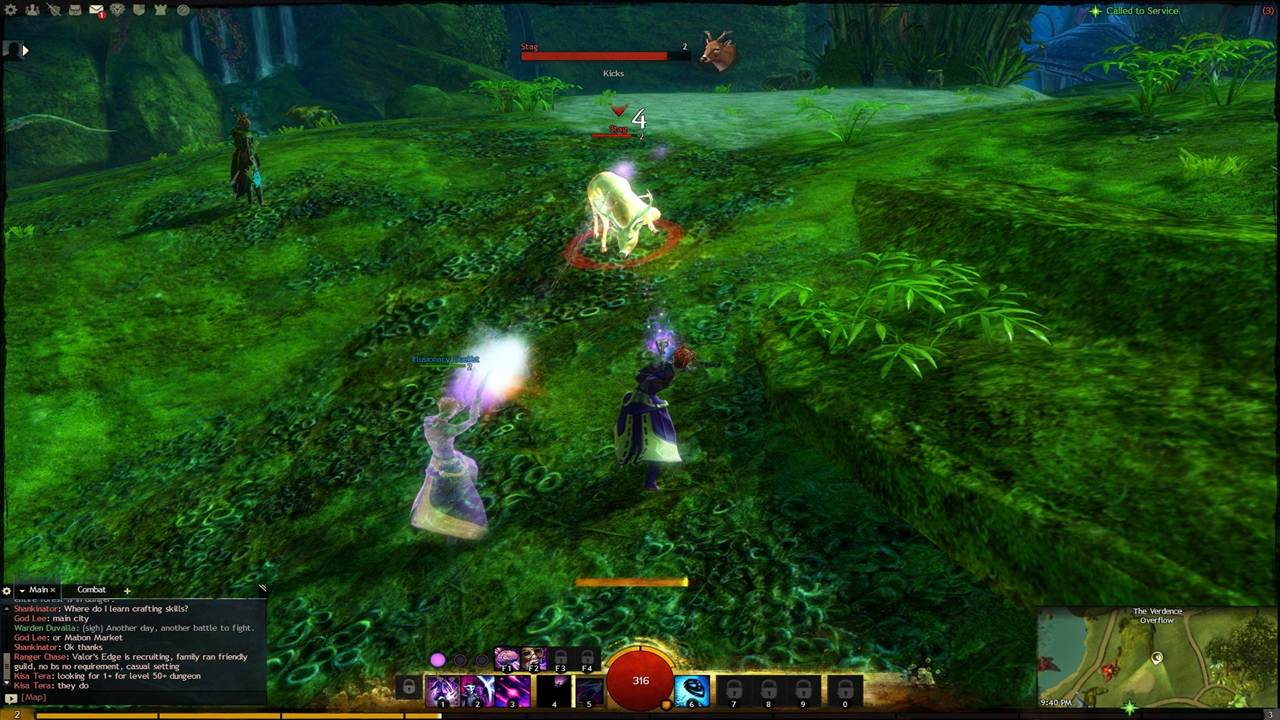
Task: Open the Hero panel sword icon
Action: pyautogui.click(x=53, y=10)
